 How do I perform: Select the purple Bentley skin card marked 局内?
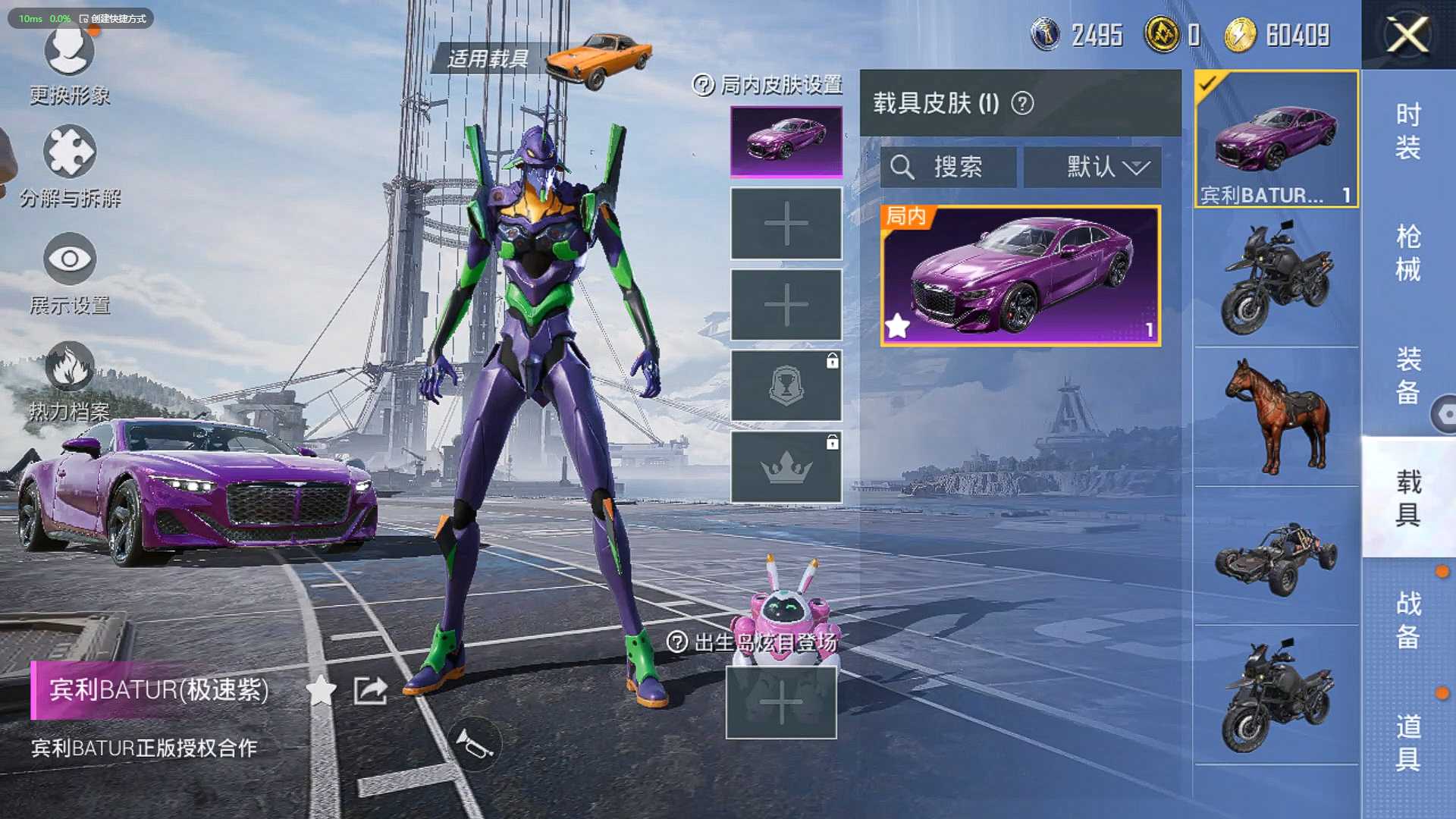coord(1020,276)
